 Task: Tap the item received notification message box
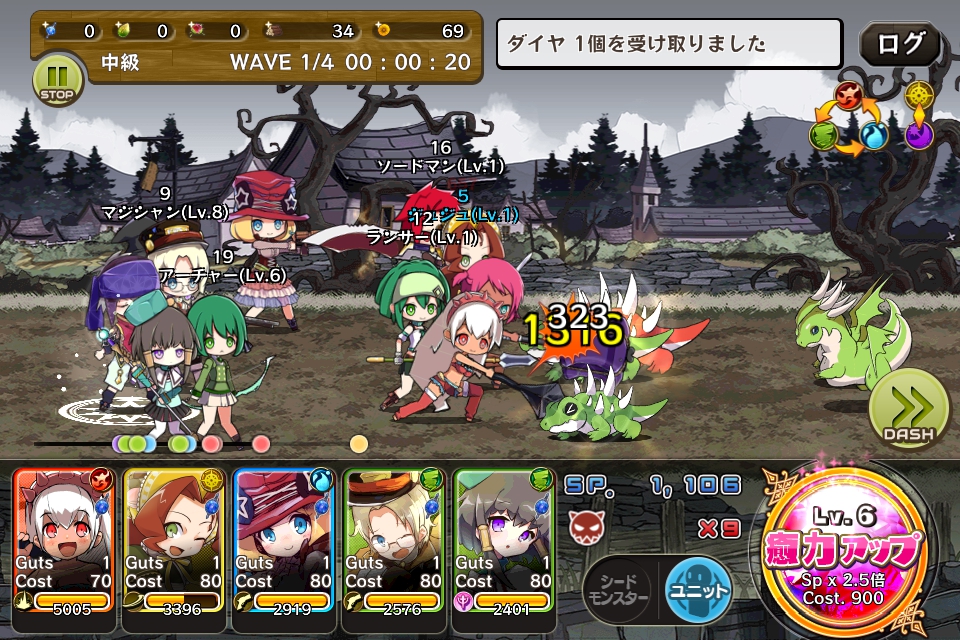point(670,44)
